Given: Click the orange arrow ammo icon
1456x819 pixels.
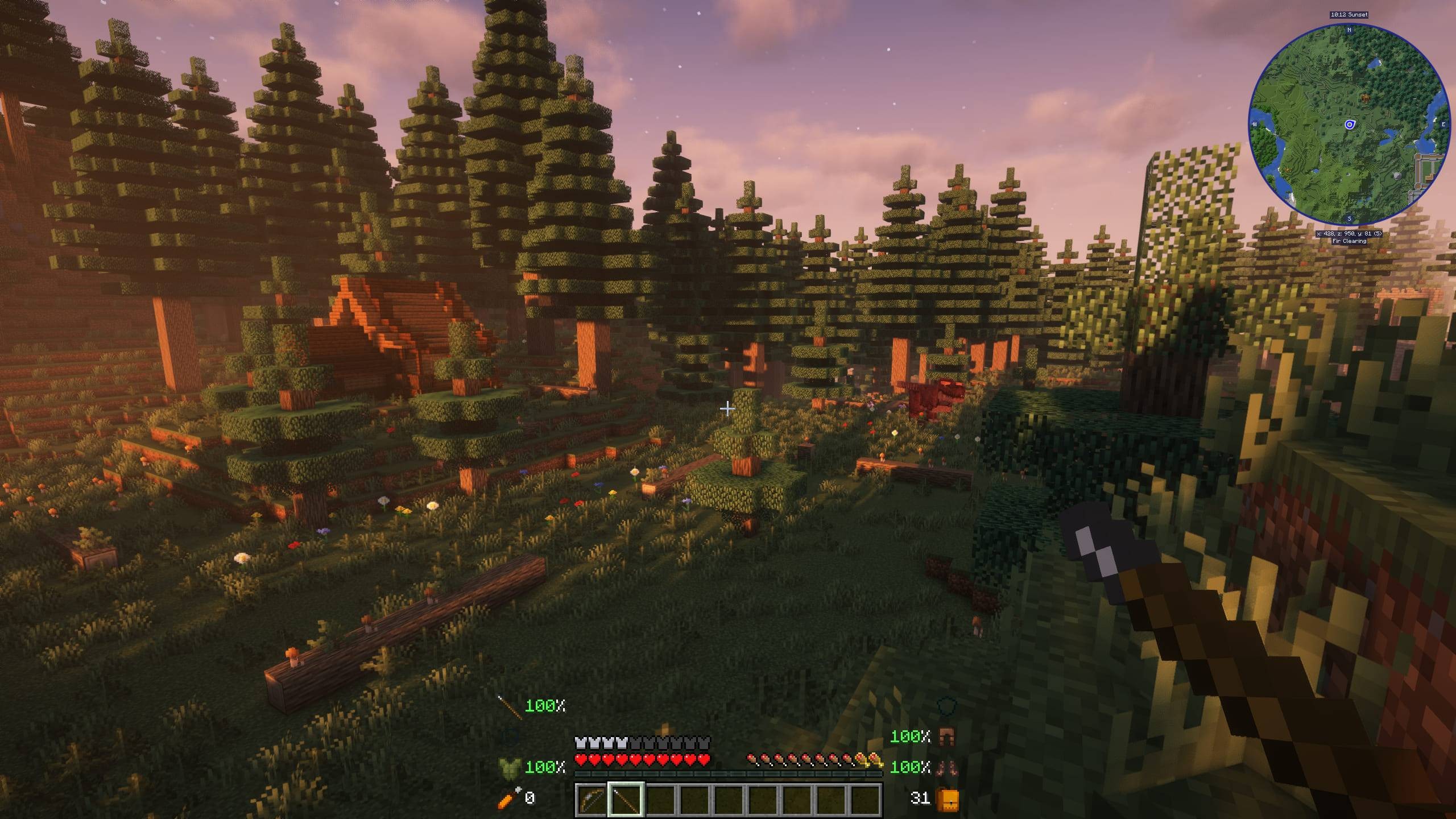Looking at the screenshot, I should tap(508, 799).
